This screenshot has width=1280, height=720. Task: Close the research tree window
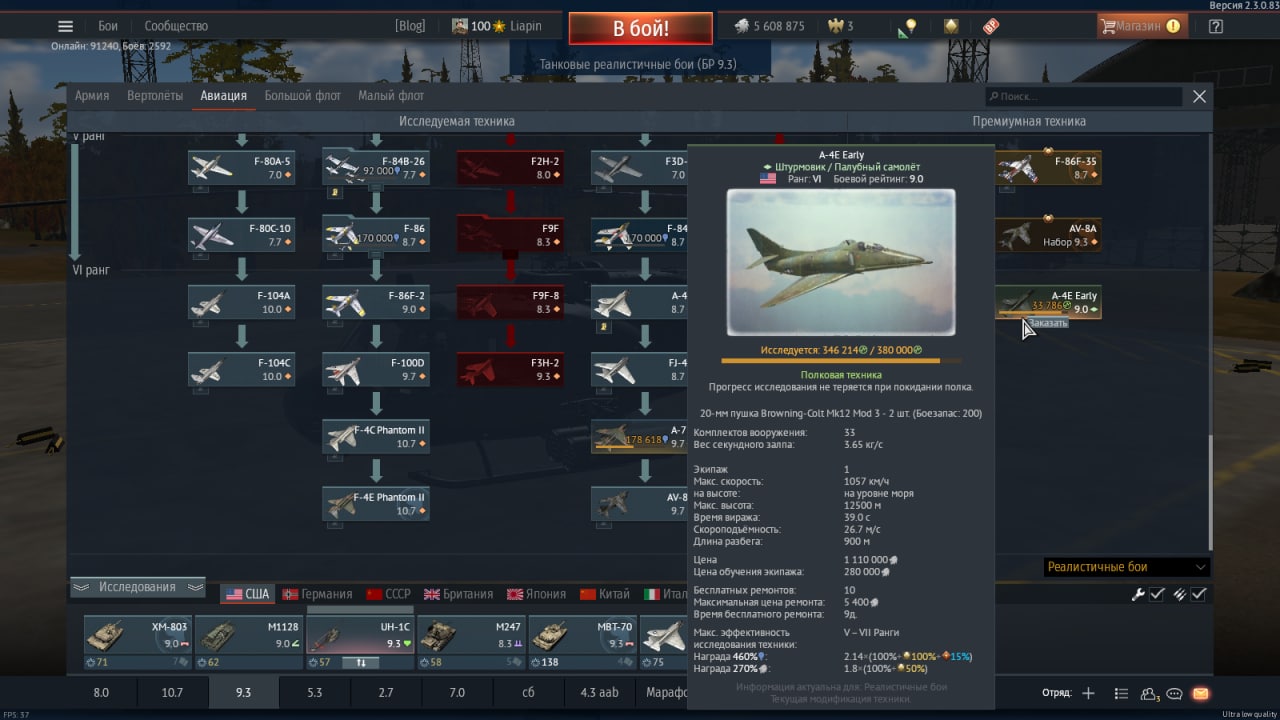[1199, 96]
